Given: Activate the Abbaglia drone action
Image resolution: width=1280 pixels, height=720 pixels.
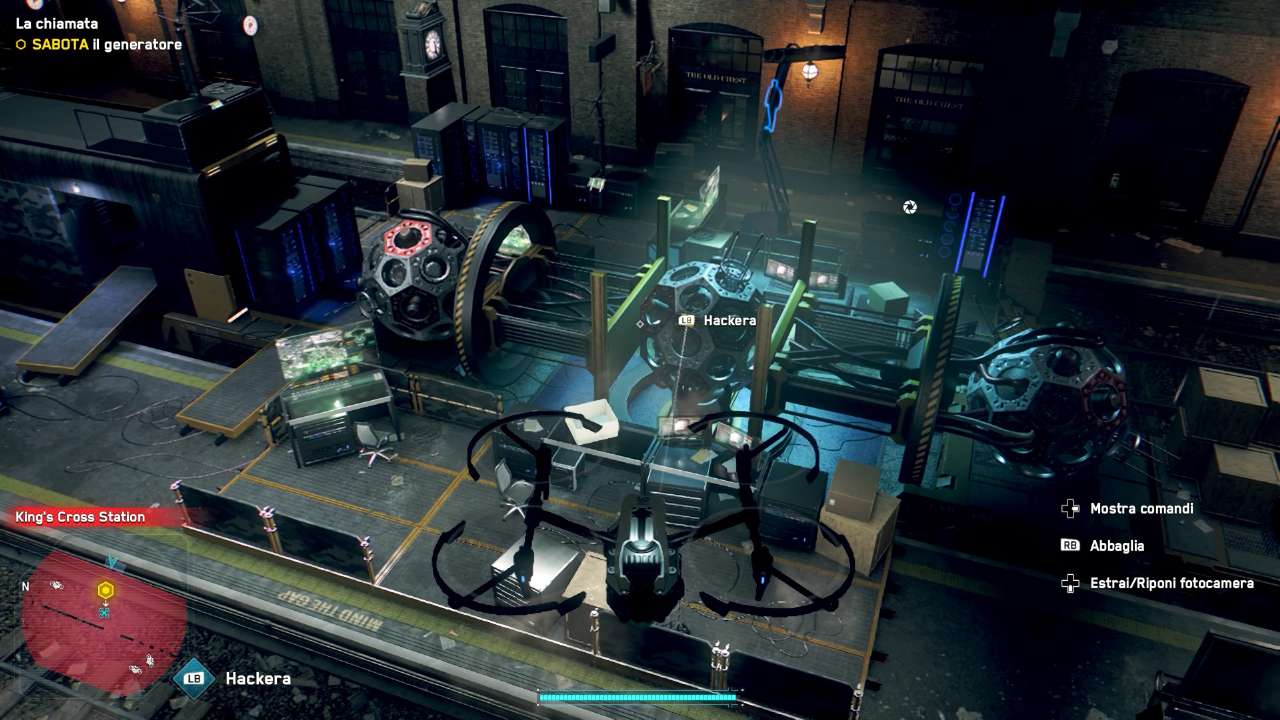Looking at the screenshot, I should tap(1116, 546).
